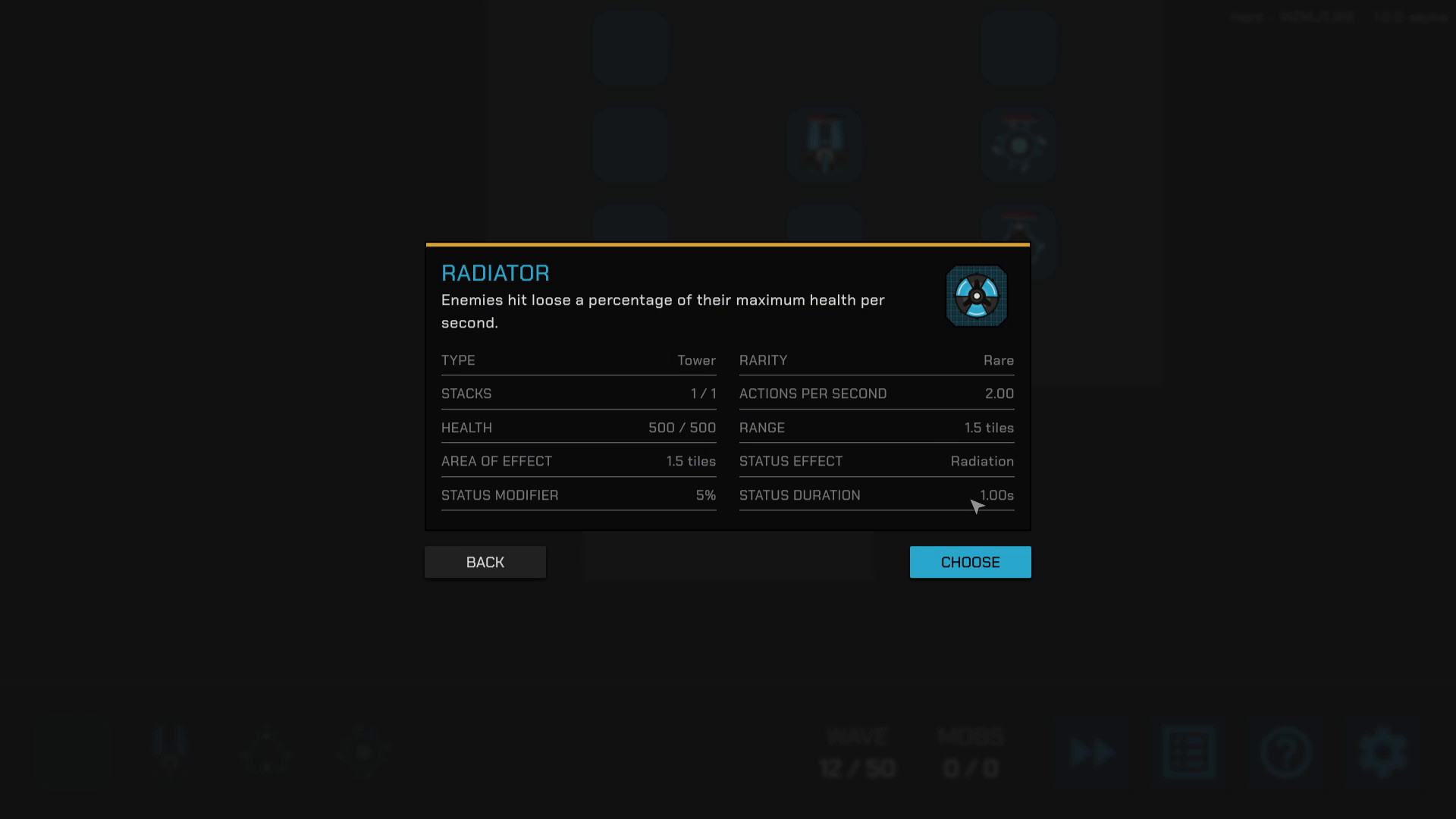This screenshot has width=1456, height=819.
Task: Click the MOBS 0/0 counter
Action: [x=971, y=752]
